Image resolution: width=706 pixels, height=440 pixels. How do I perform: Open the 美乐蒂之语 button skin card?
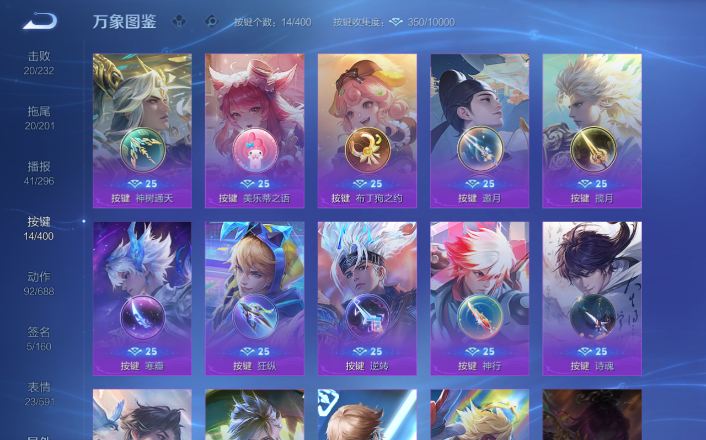click(255, 130)
